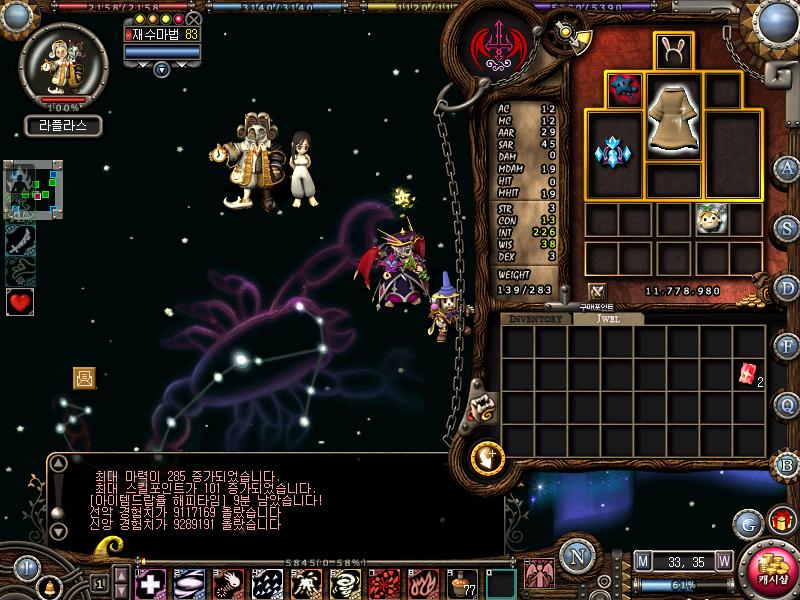800x600 pixels.
Task: Select the bunny ears headgear slot
Action: point(674,51)
